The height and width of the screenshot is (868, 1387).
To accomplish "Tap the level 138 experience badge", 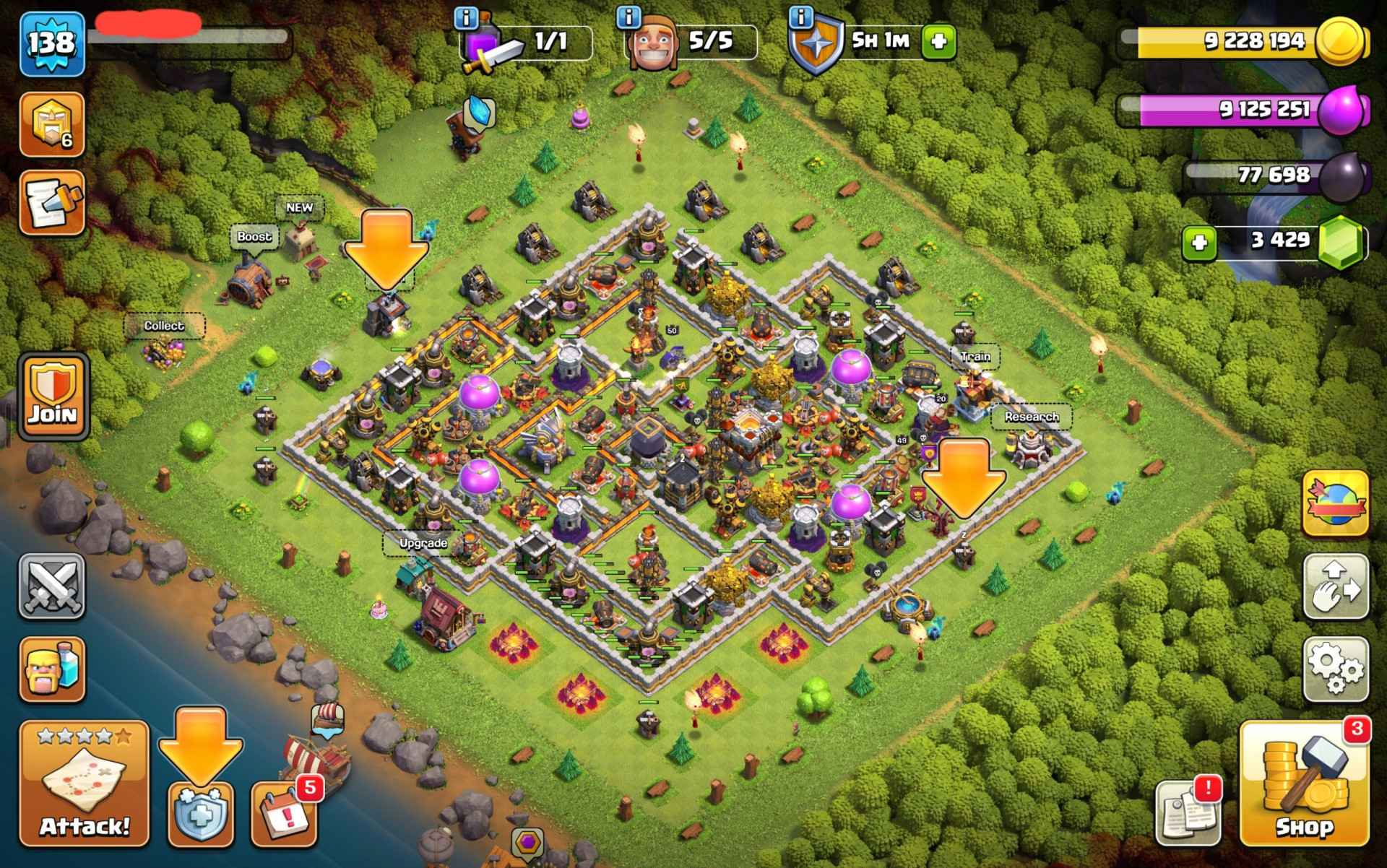I will (x=52, y=43).
